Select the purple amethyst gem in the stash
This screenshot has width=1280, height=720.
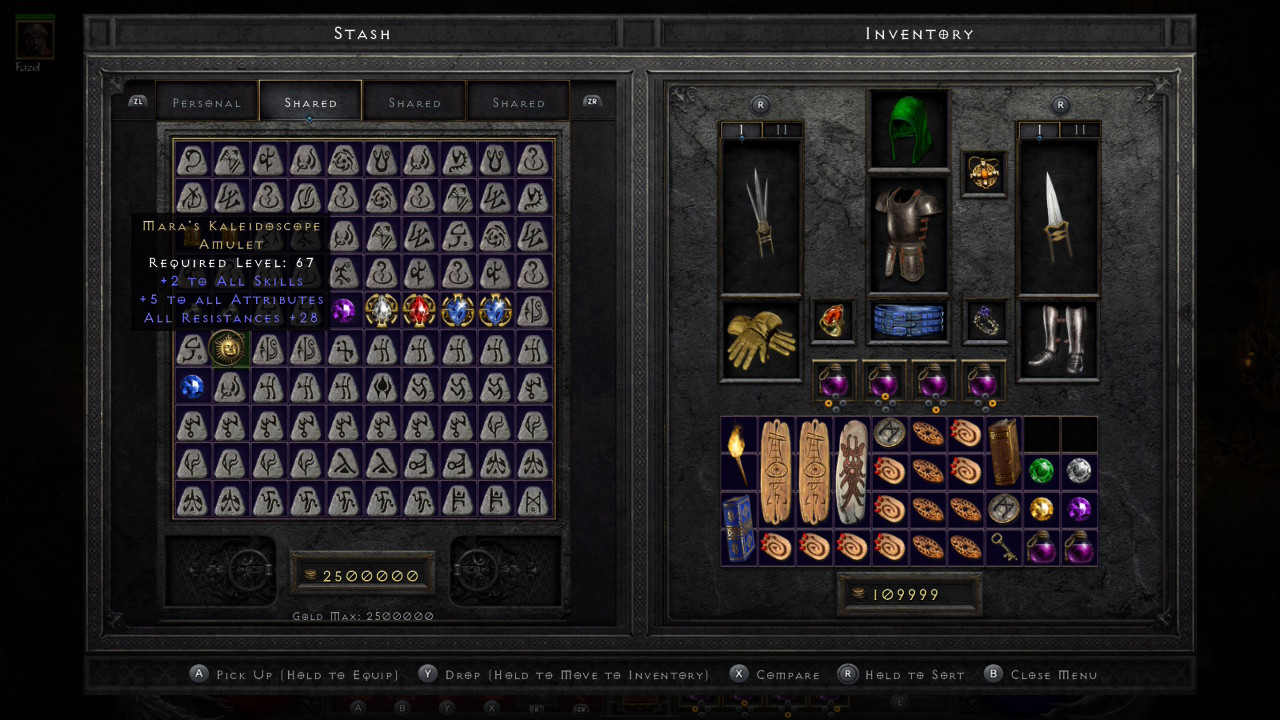pos(343,310)
